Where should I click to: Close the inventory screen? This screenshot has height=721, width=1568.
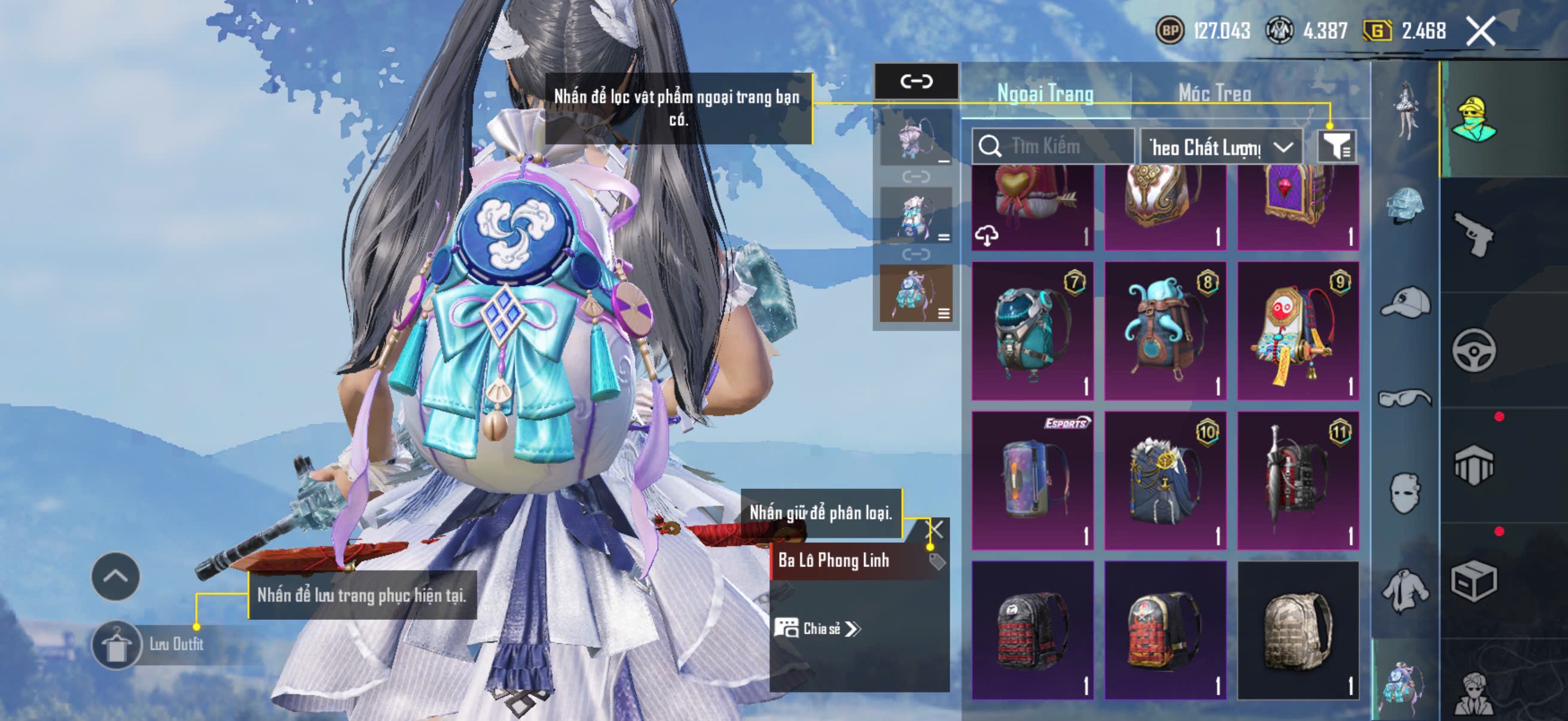1480,31
